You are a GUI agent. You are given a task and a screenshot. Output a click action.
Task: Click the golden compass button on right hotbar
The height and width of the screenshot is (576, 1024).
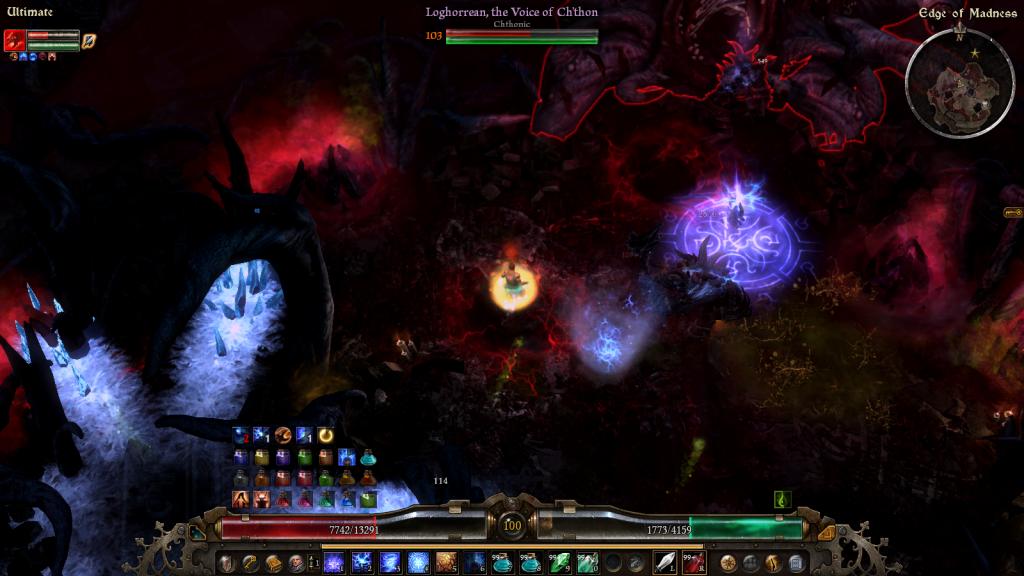click(x=729, y=563)
